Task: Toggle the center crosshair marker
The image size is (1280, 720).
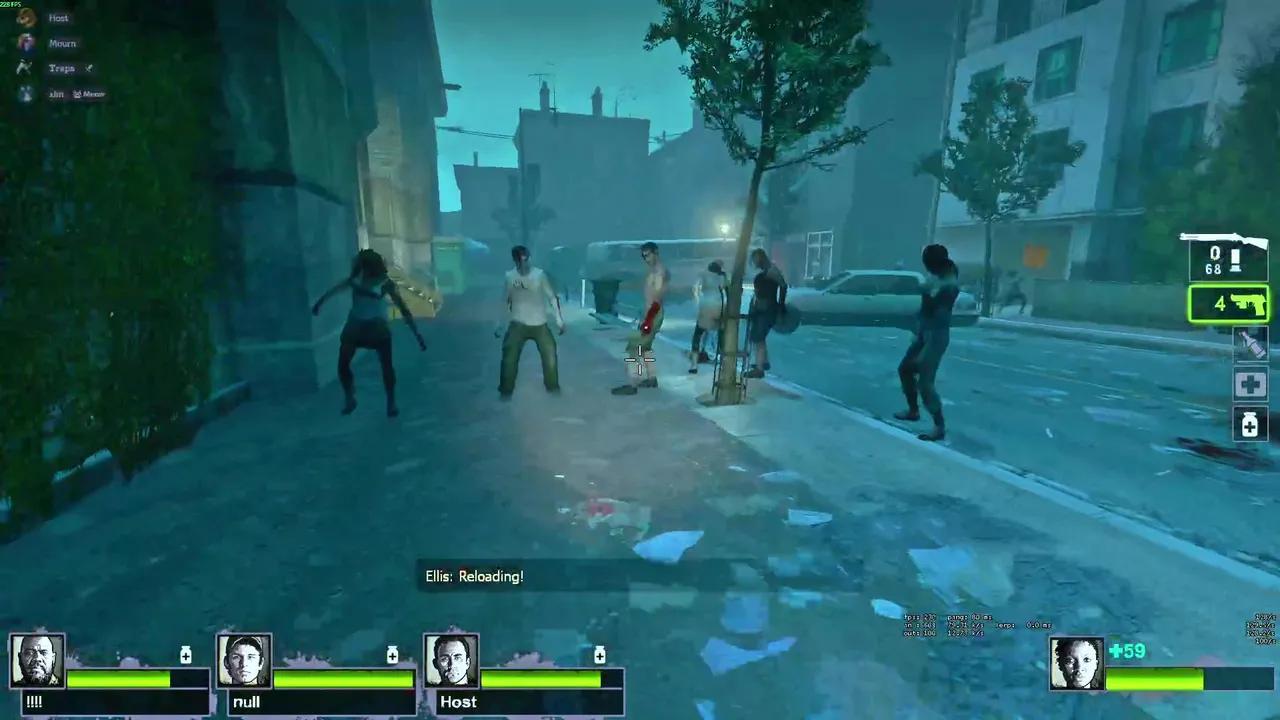Action: 640,358
